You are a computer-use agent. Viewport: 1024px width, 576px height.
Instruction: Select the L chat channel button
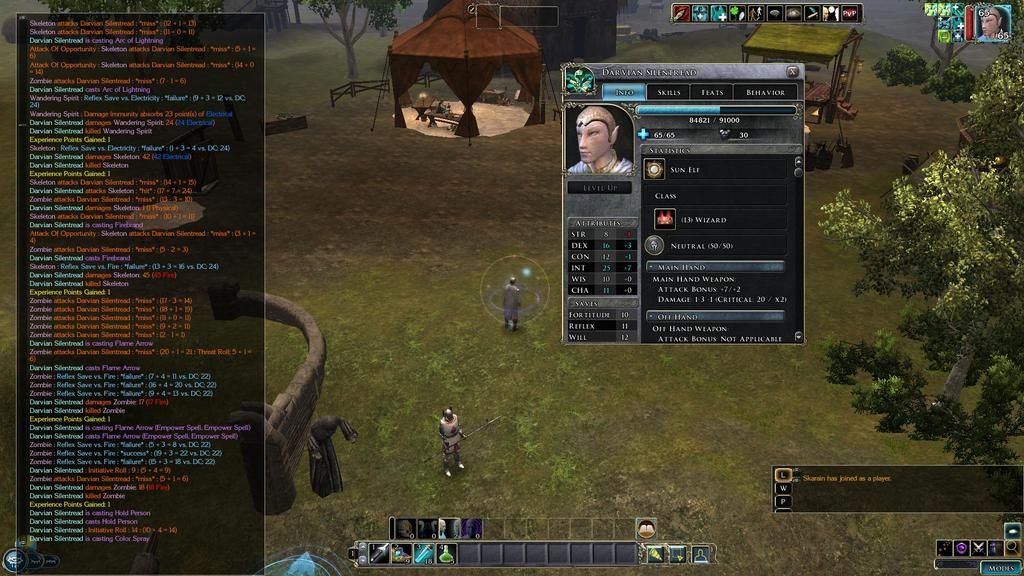784,475
